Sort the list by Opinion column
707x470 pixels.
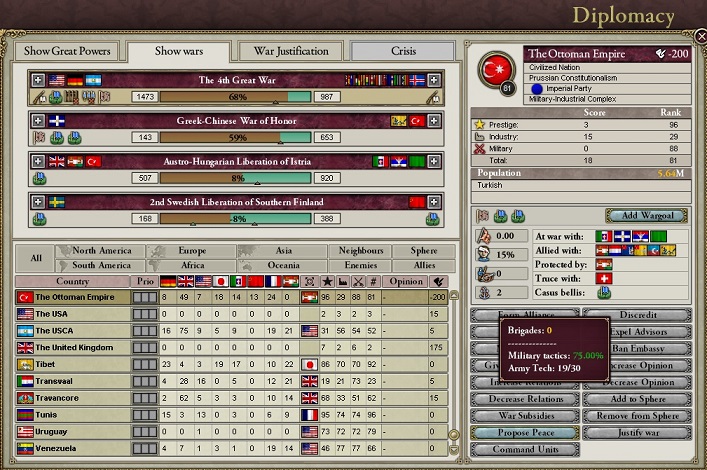click(x=405, y=281)
